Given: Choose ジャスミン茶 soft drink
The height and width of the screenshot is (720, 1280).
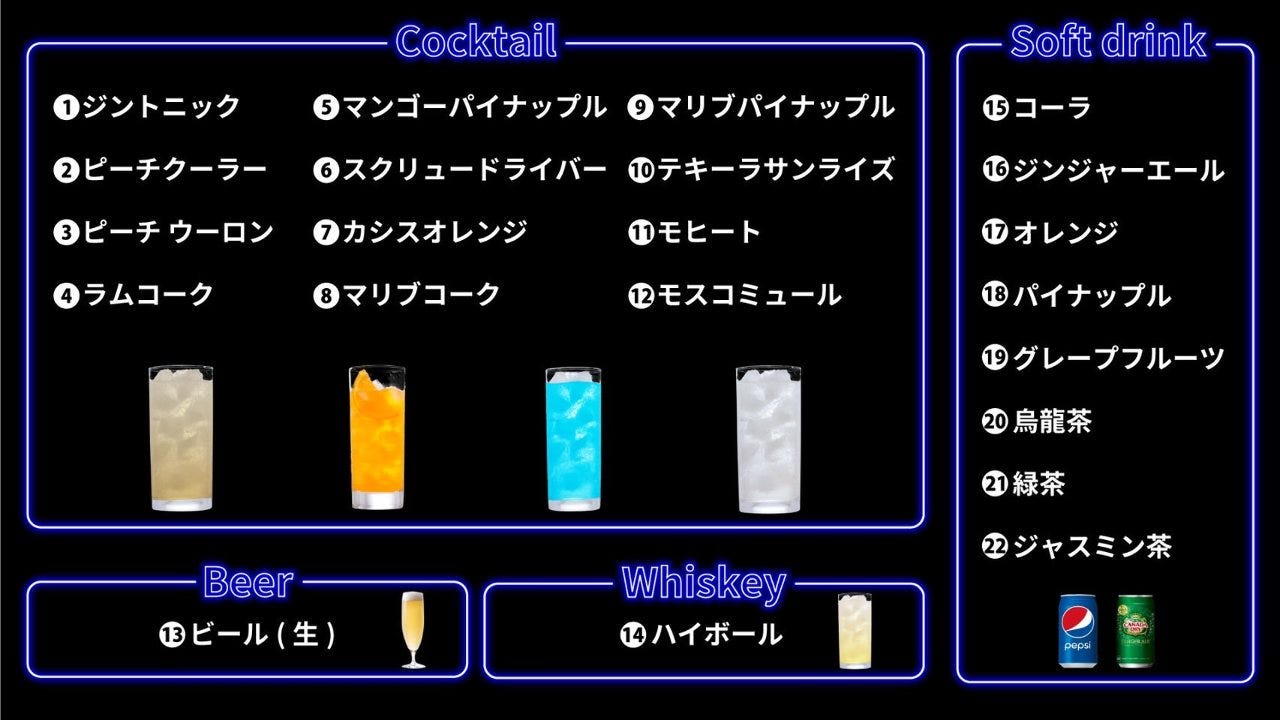Looking at the screenshot, I should click(x=1077, y=546).
